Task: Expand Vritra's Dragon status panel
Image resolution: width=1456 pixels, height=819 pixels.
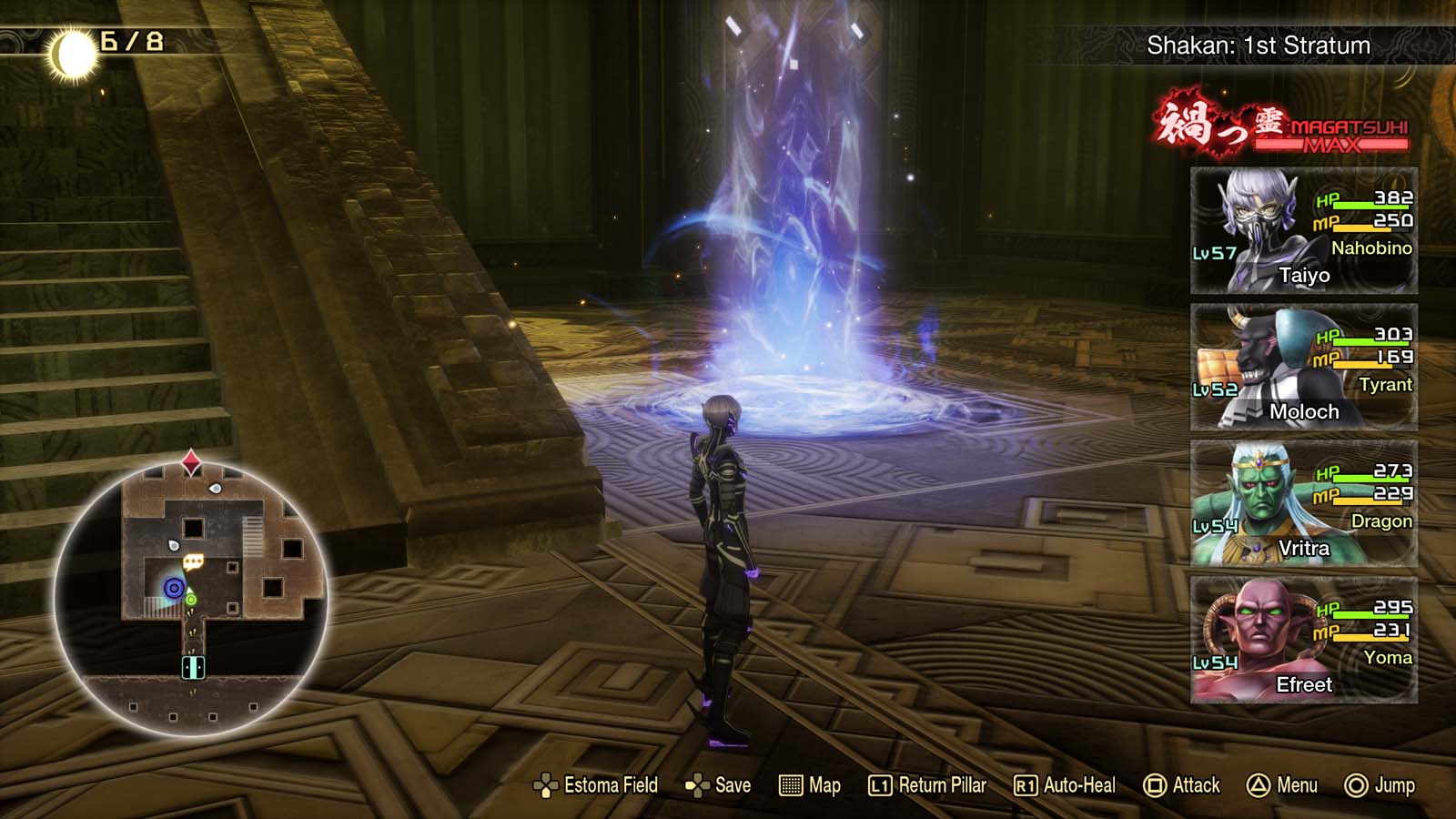Action: [1303, 505]
